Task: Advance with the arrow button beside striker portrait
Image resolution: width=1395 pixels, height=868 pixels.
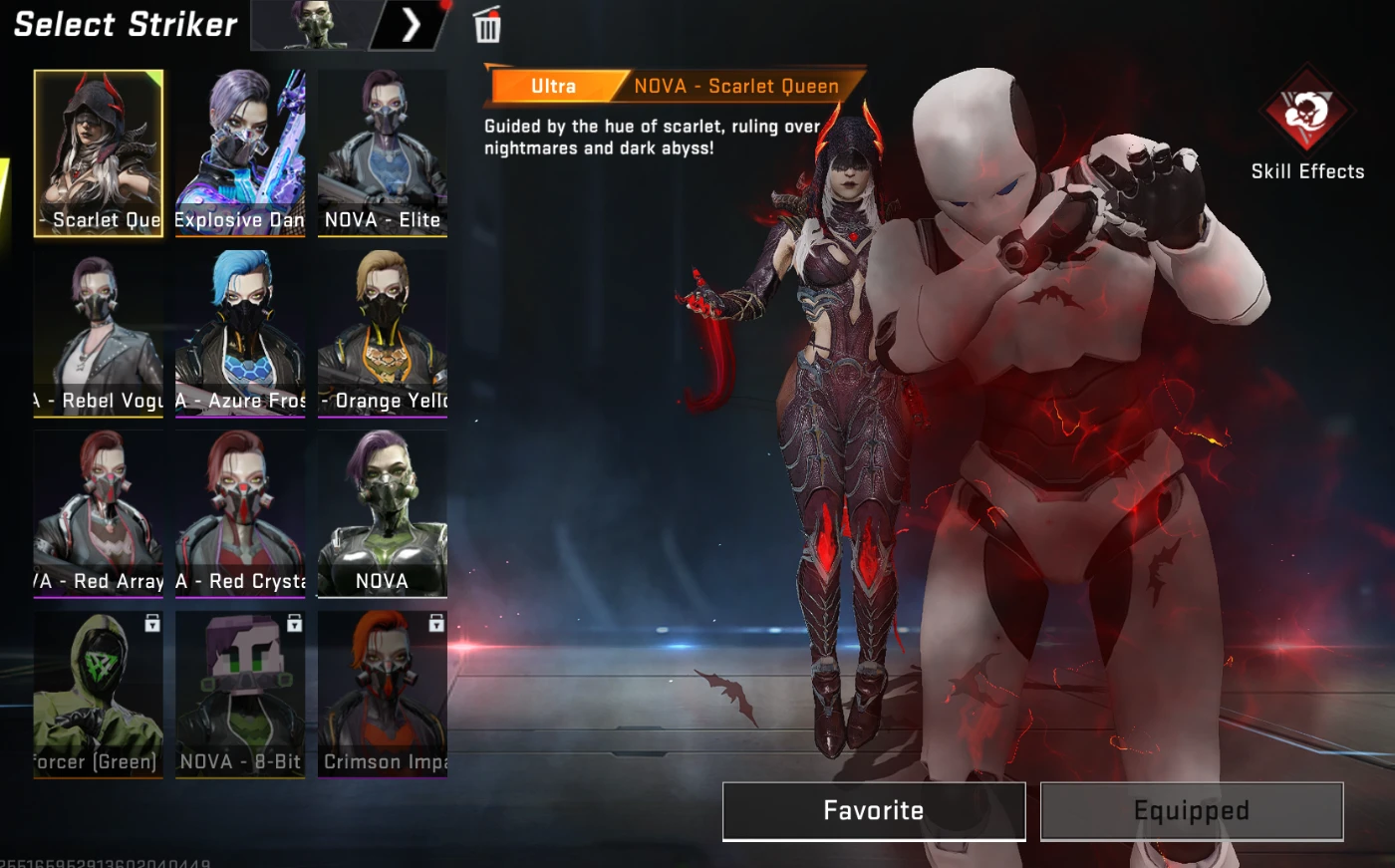Action: pos(411,25)
